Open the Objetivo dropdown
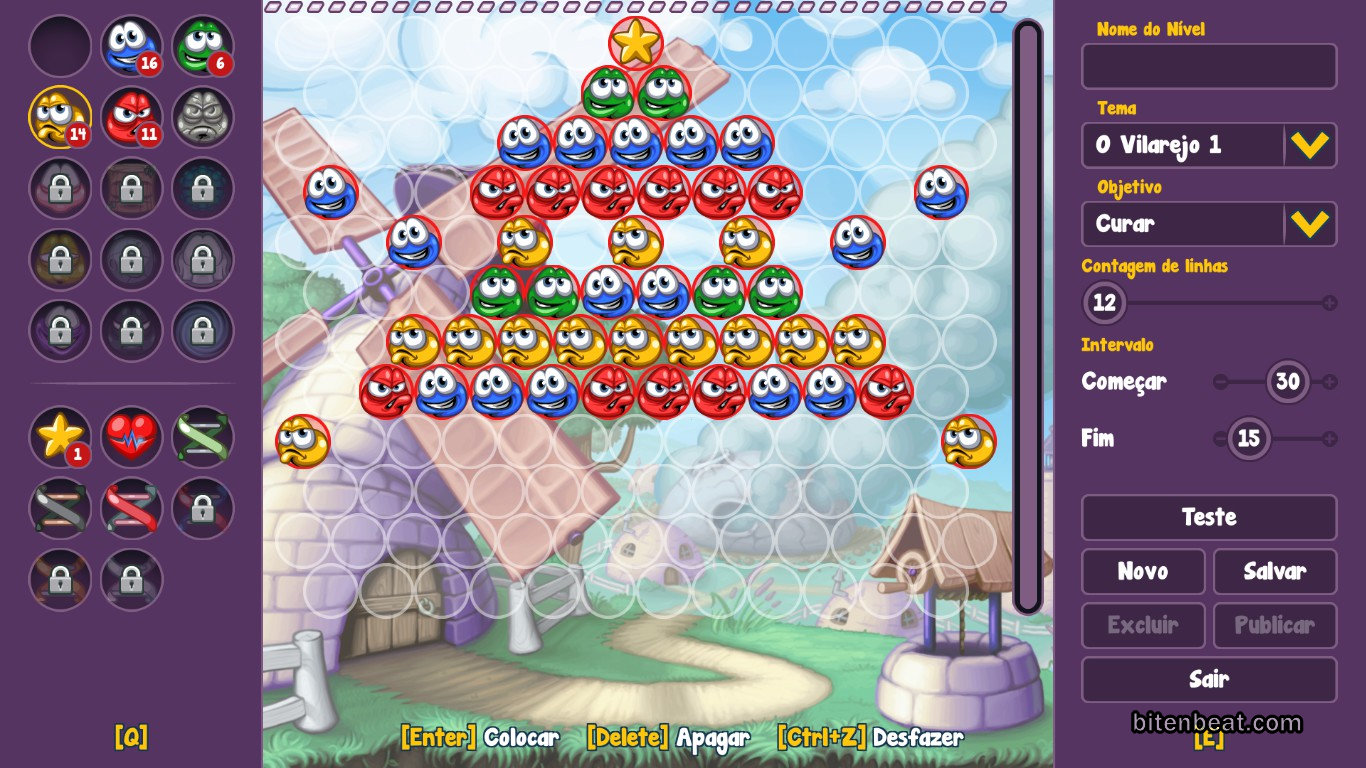Image resolution: width=1366 pixels, height=768 pixels. (1309, 224)
